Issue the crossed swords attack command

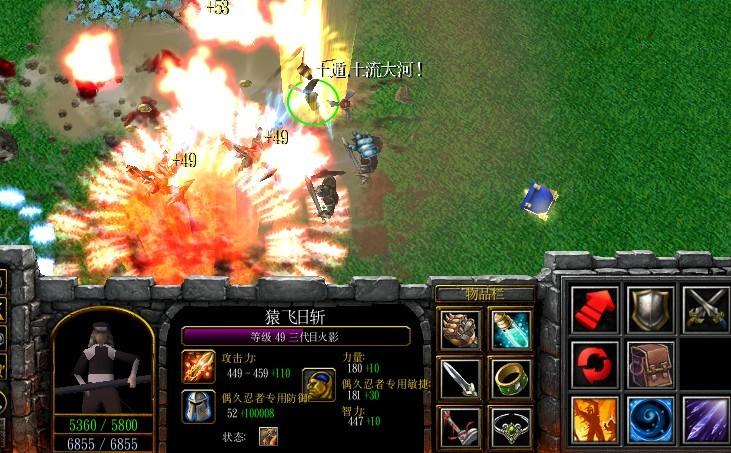pos(705,309)
